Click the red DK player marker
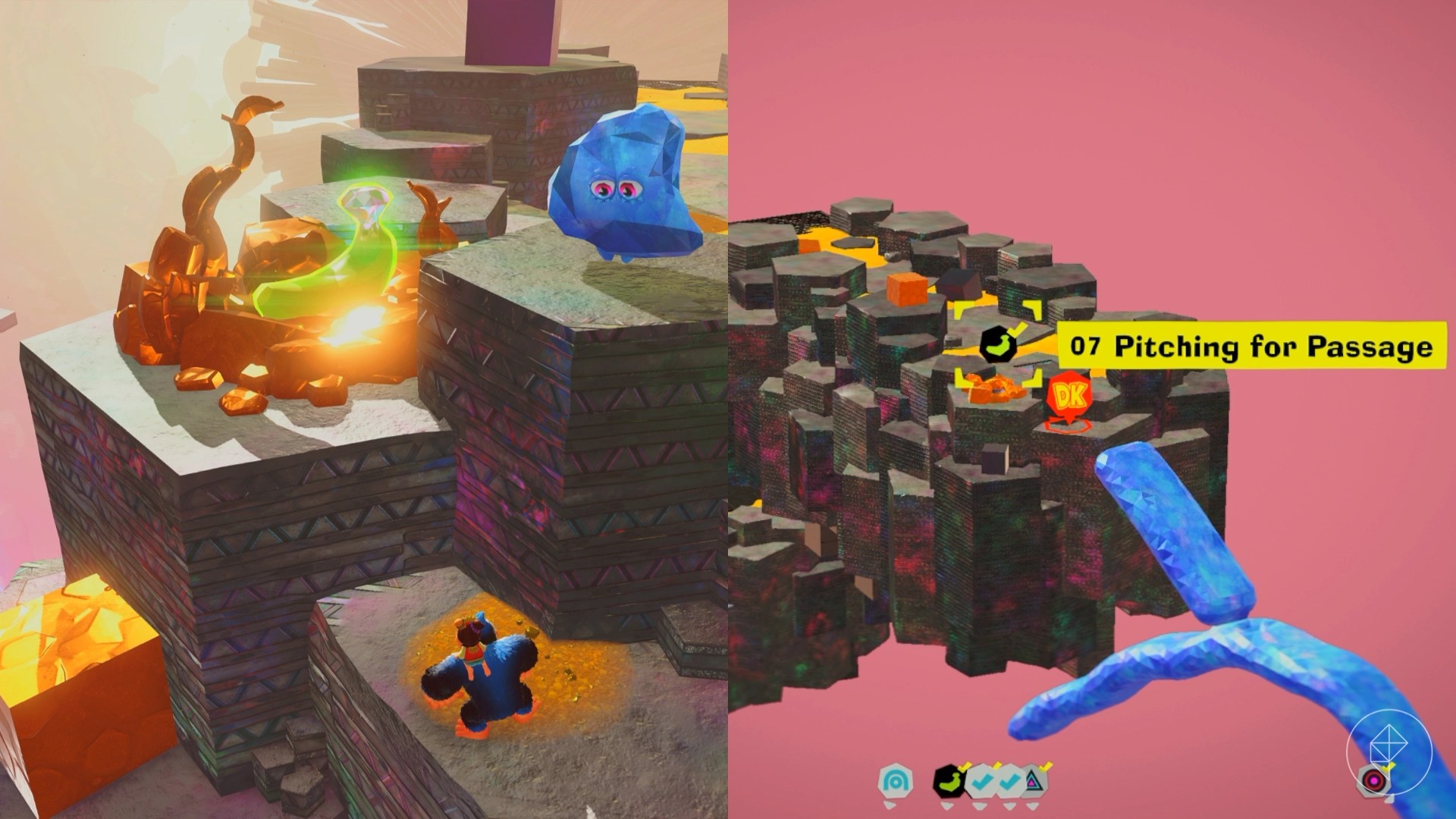1456x819 pixels. click(1068, 397)
